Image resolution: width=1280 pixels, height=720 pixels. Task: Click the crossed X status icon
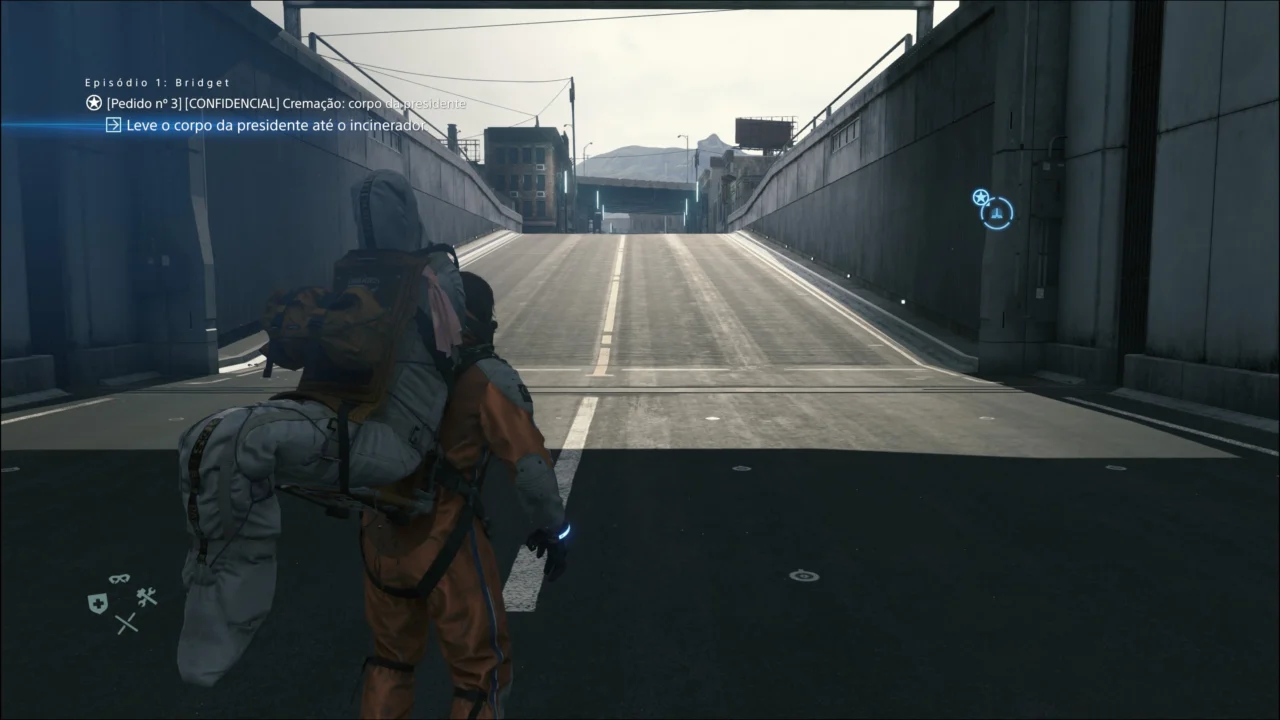126,623
